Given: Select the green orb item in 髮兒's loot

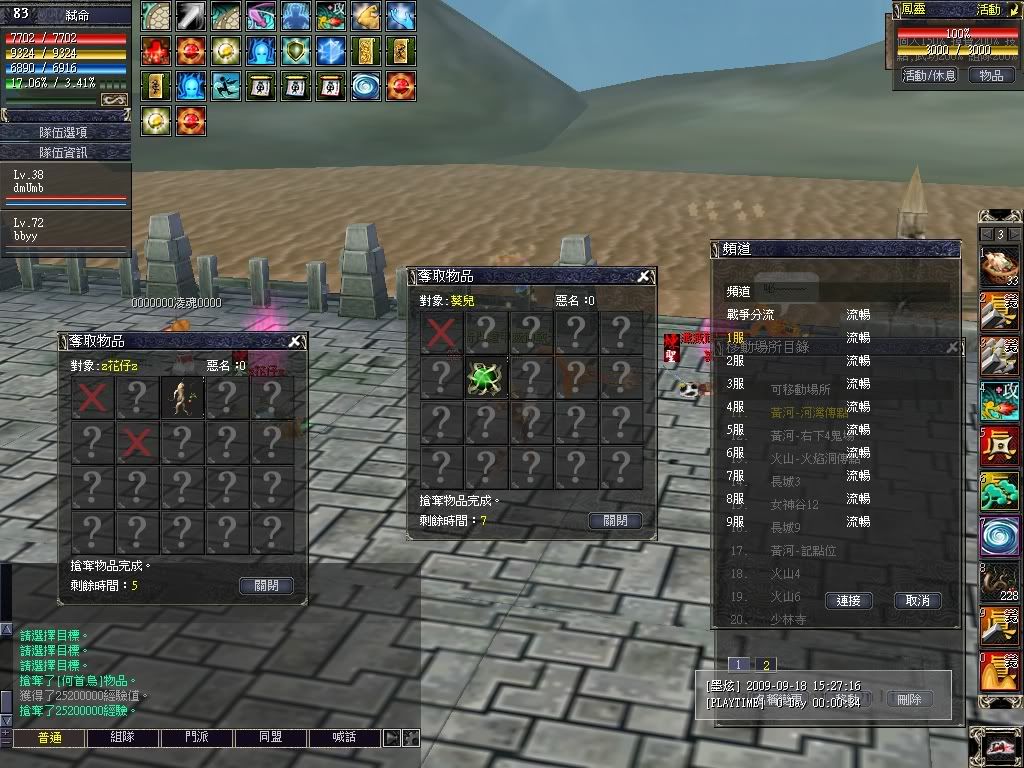Looking at the screenshot, I should tap(485, 377).
